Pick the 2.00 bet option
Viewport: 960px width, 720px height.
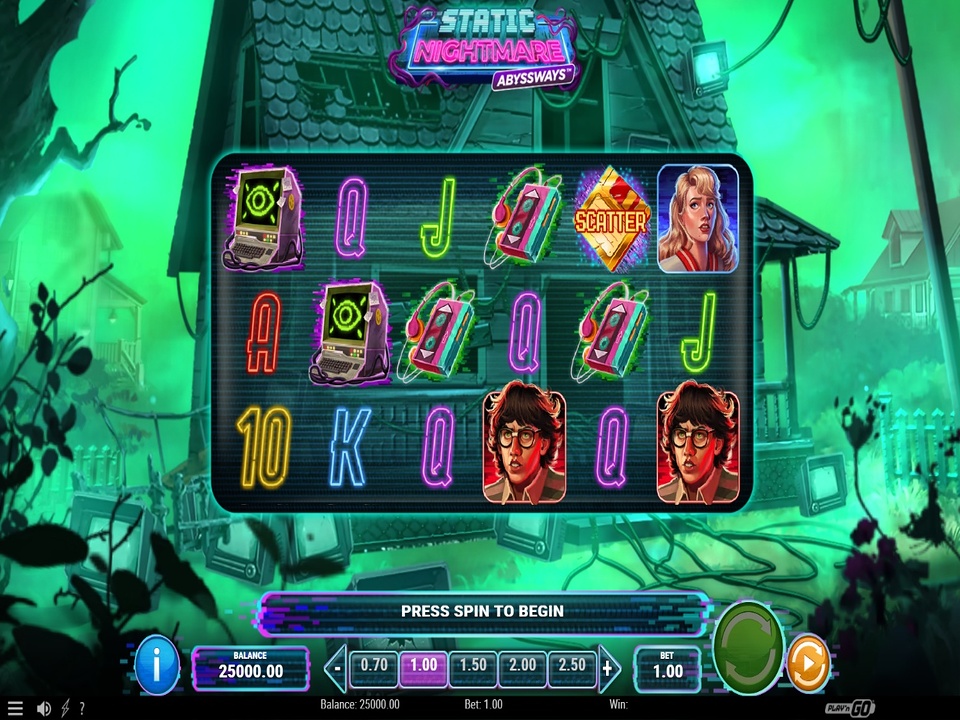click(x=522, y=666)
